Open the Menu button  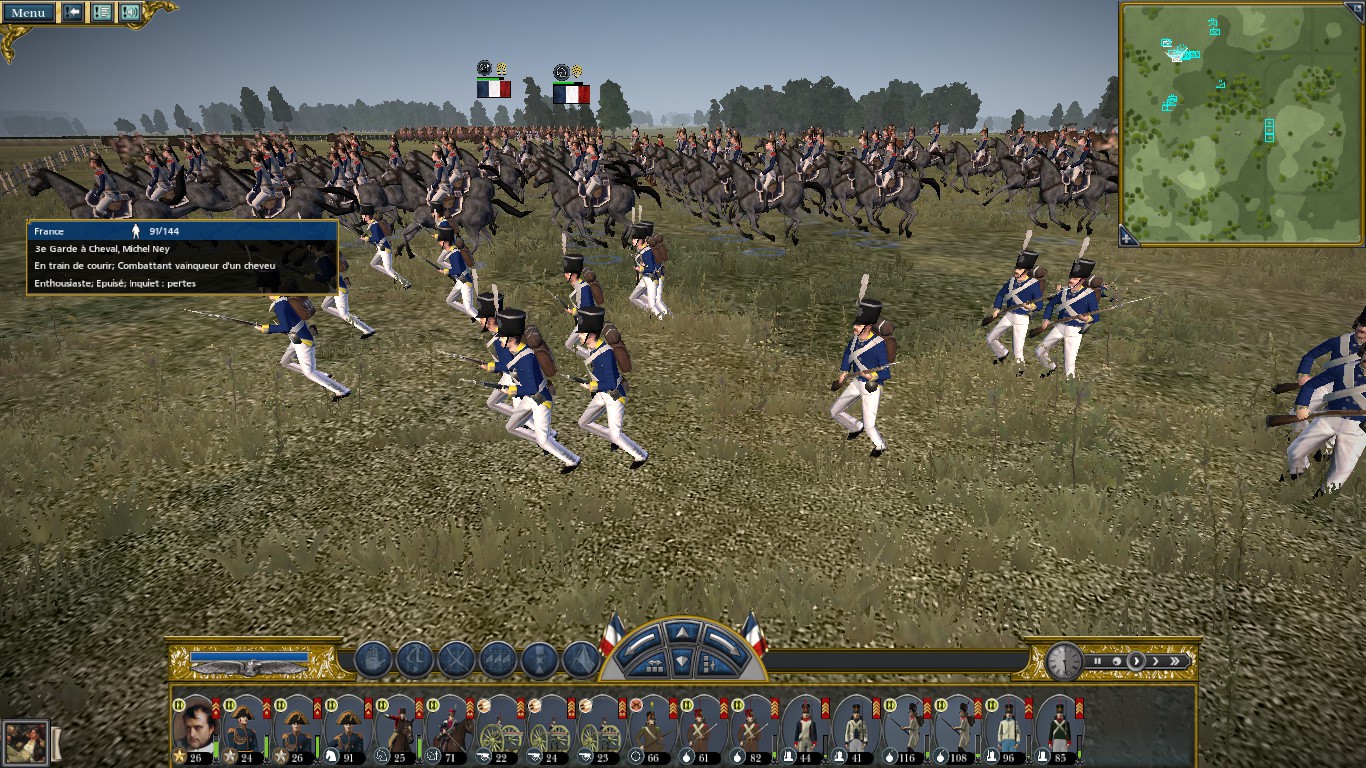click(x=28, y=13)
